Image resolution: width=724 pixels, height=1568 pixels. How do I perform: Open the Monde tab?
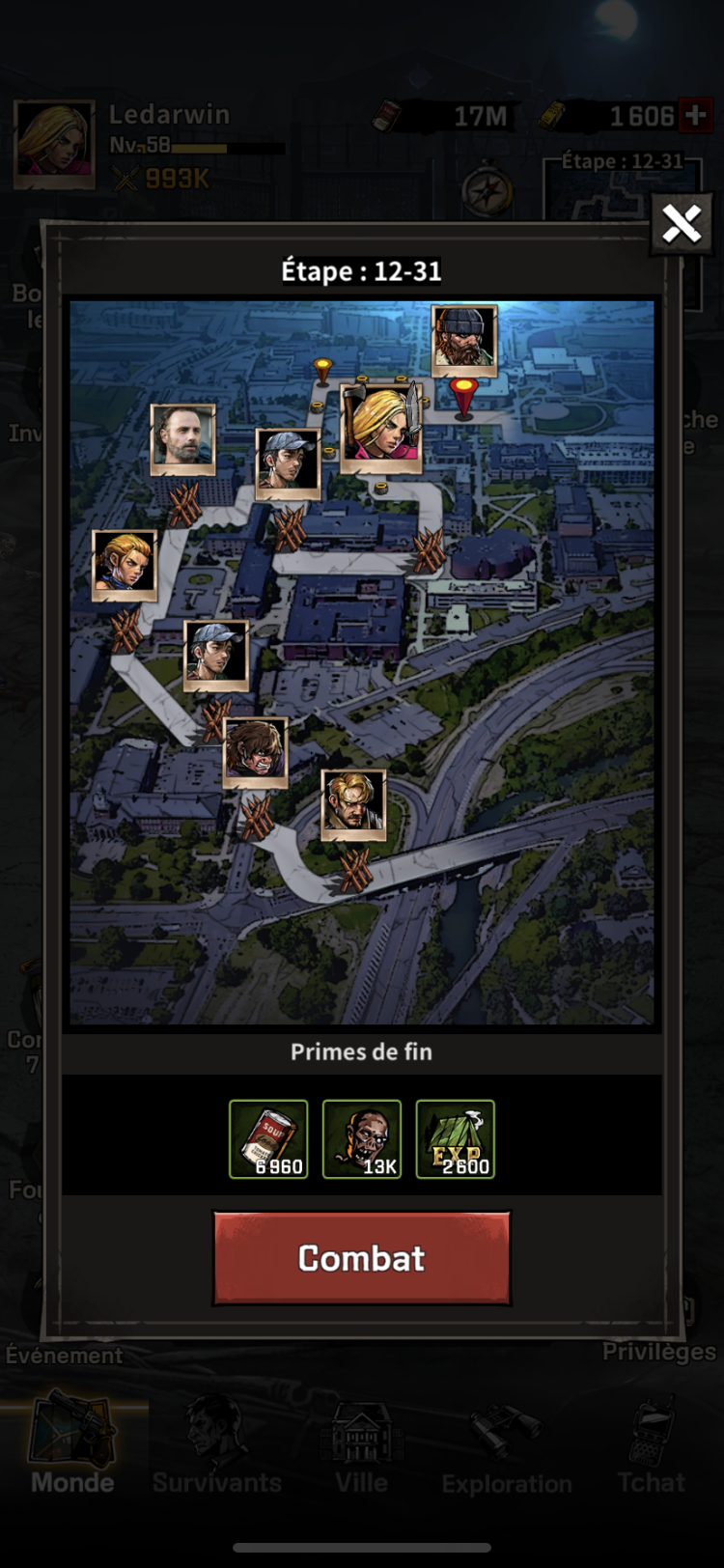[x=72, y=1443]
